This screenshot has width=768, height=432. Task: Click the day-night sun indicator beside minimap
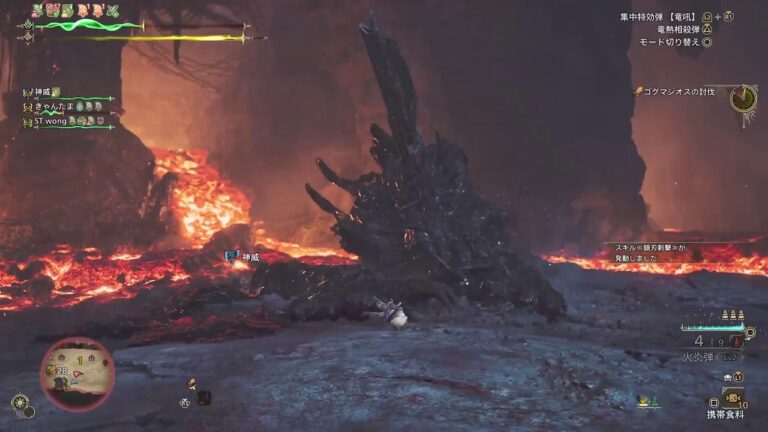(x=19, y=402)
